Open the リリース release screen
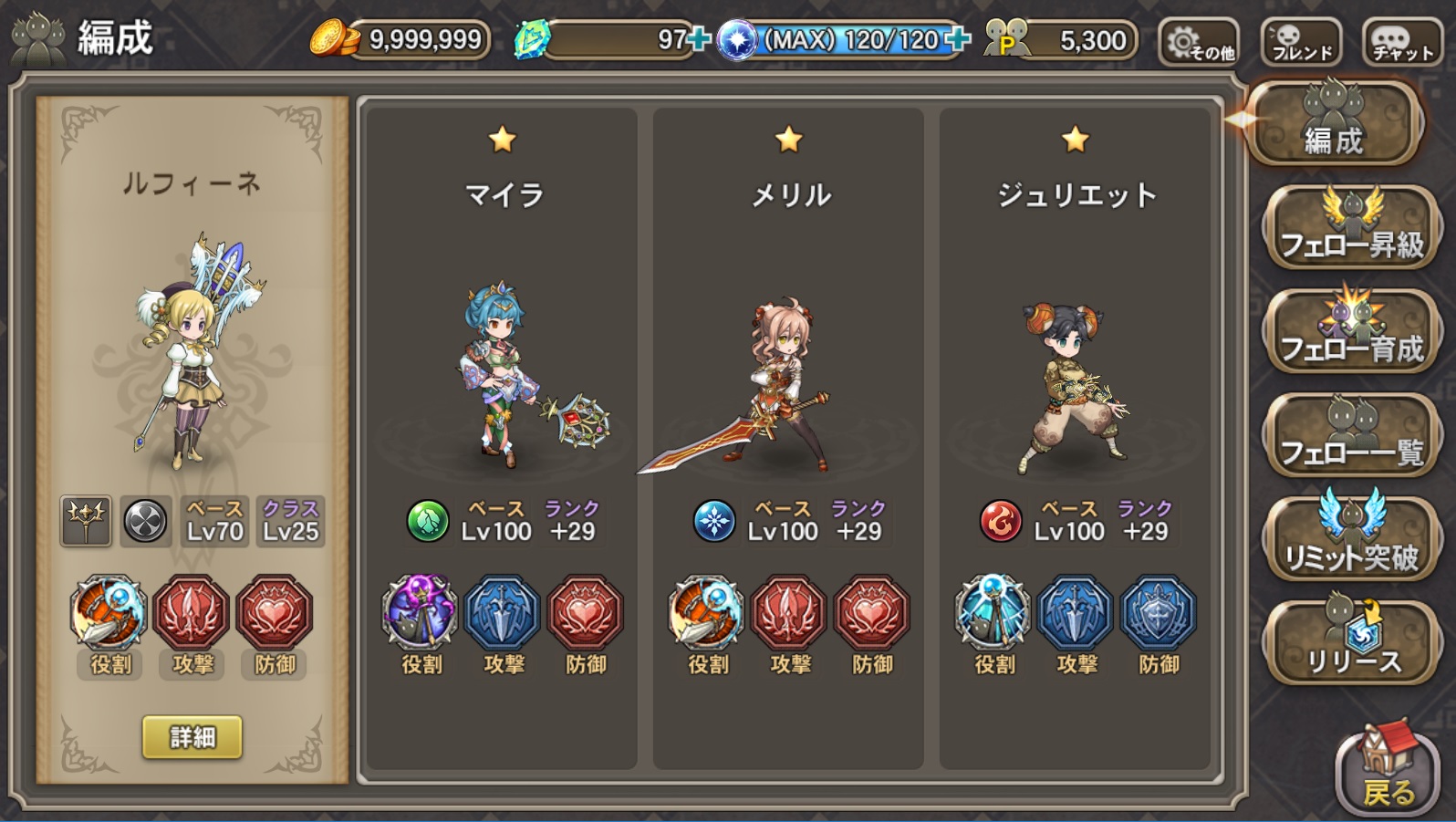 (x=1351, y=640)
